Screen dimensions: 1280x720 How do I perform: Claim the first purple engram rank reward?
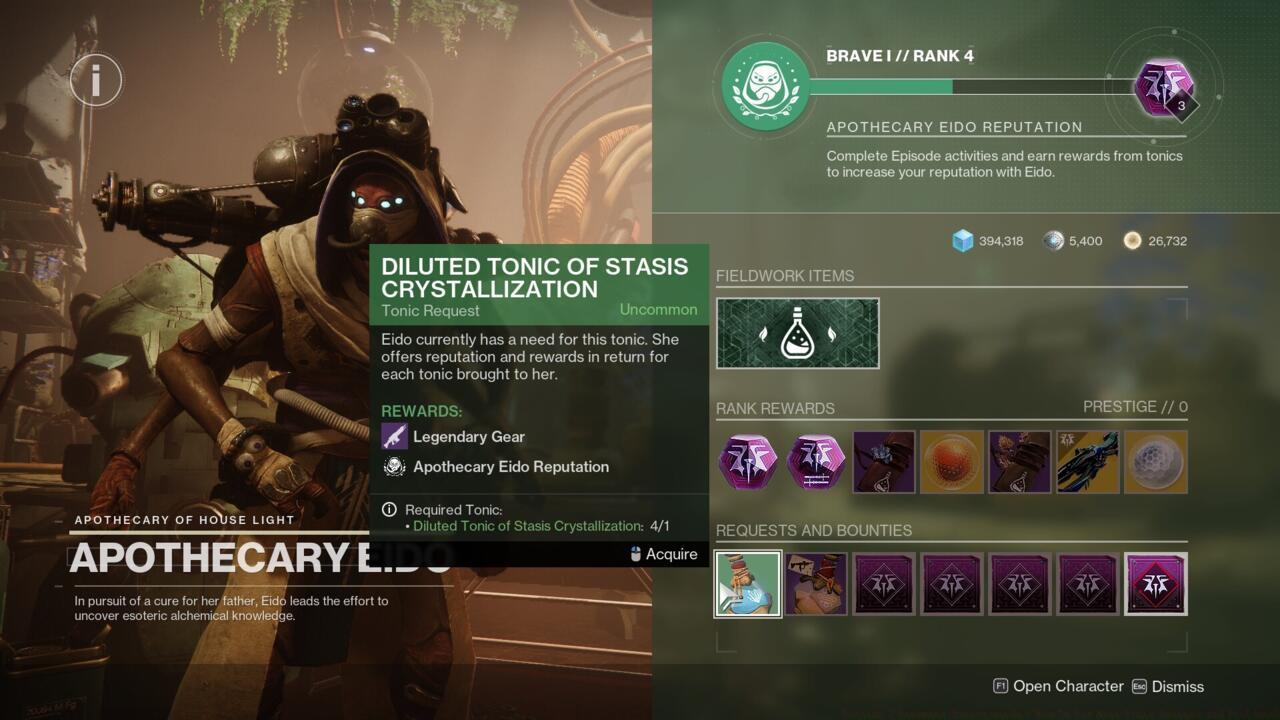[748, 462]
